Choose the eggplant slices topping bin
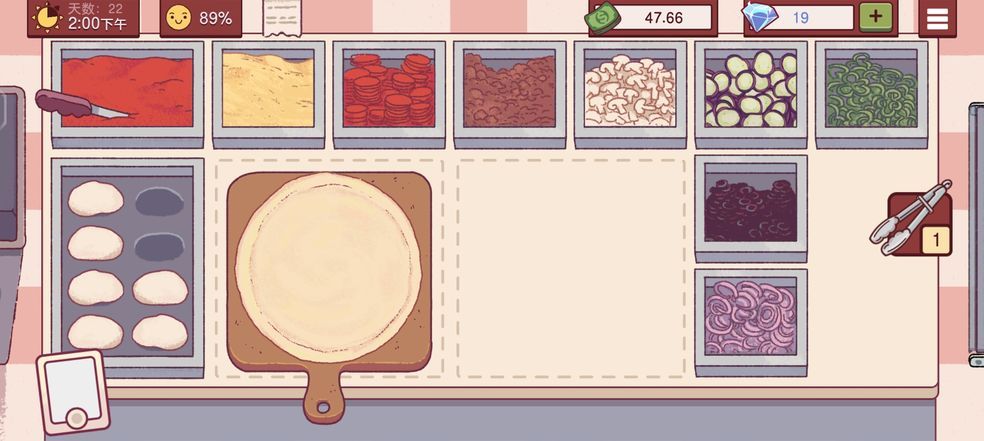The height and width of the screenshot is (441, 984). point(750,90)
